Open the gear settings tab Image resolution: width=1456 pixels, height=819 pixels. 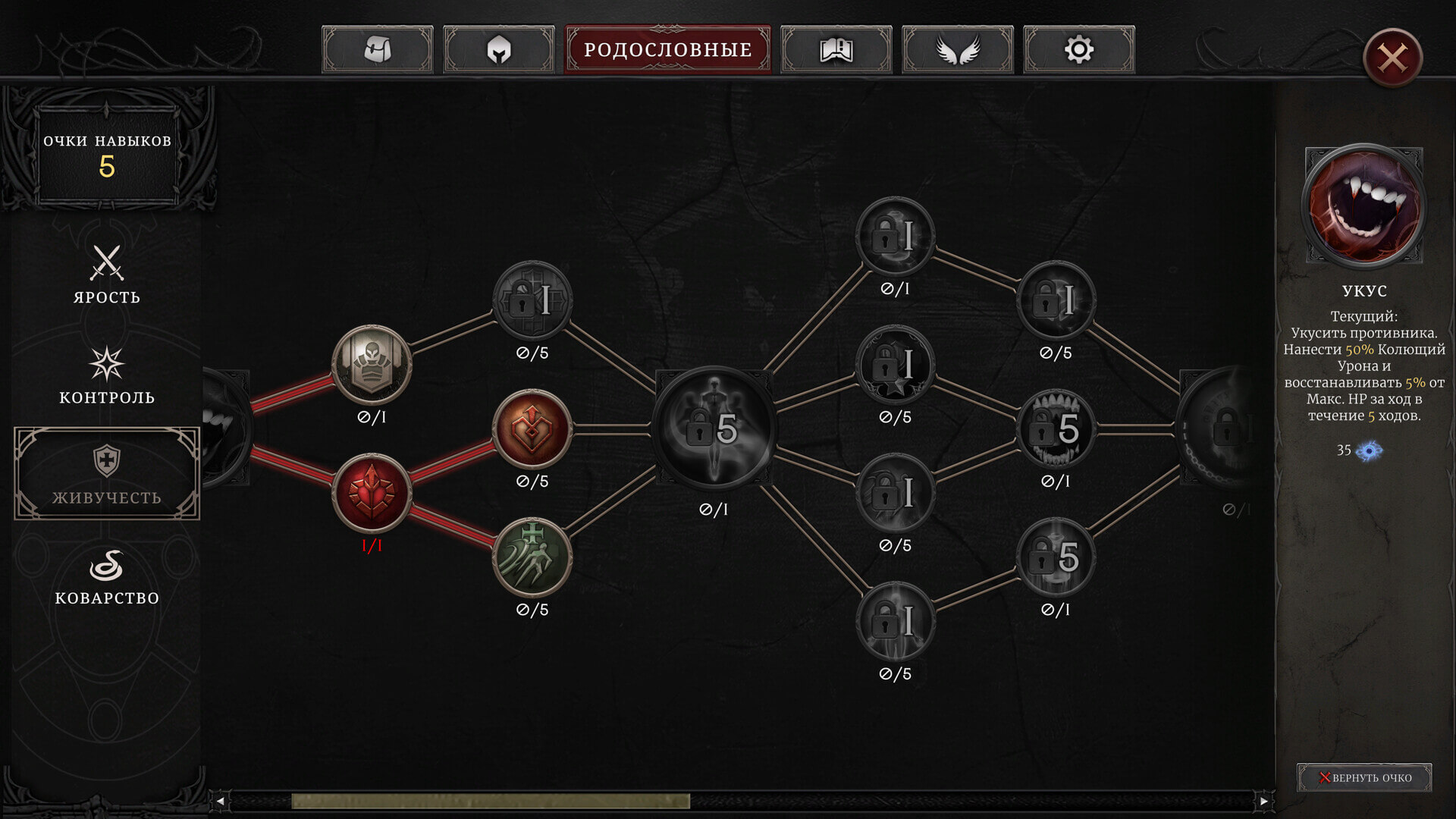pyautogui.click(x=1079, y=50)
